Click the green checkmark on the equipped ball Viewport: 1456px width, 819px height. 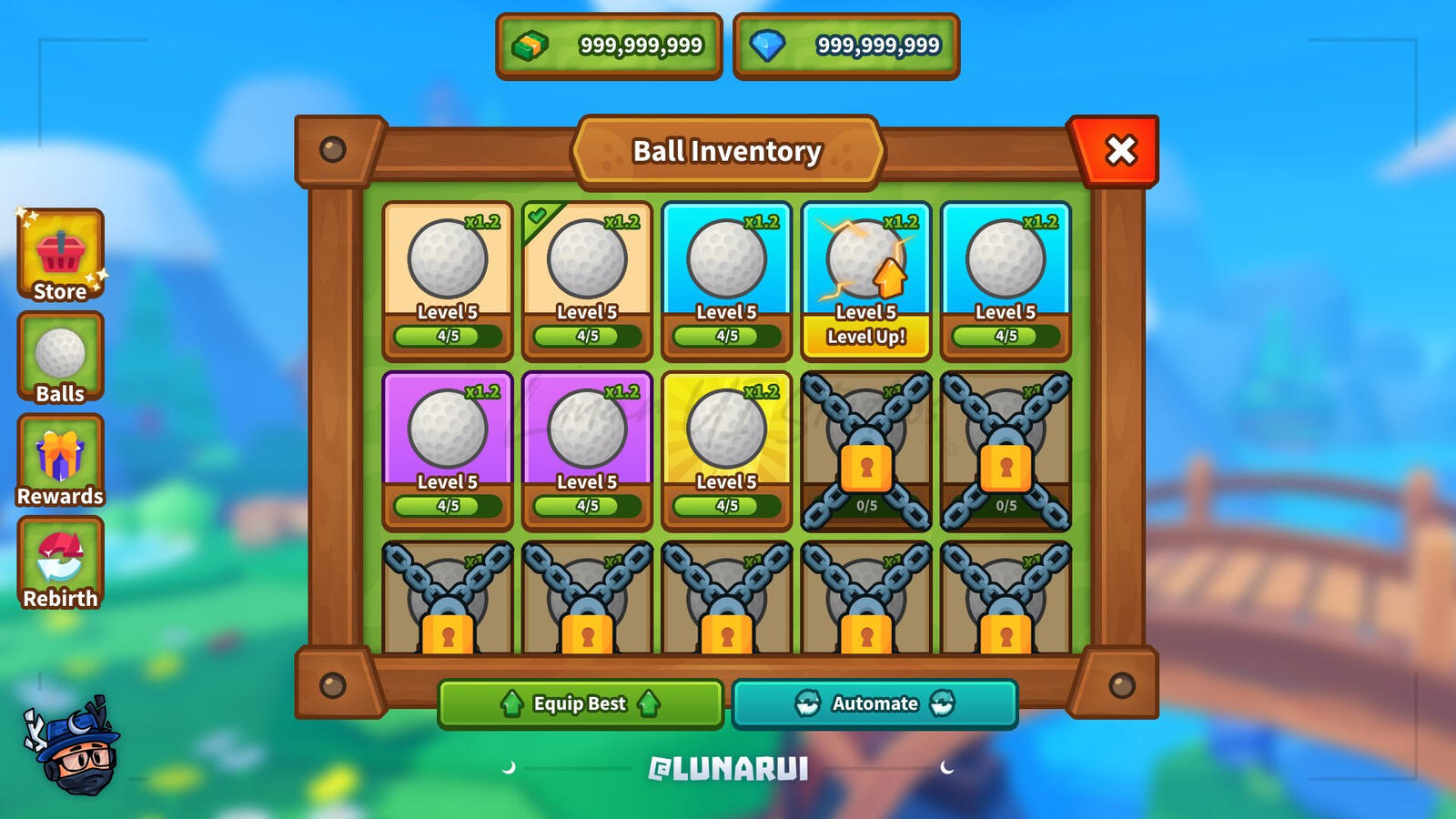(539, 215)
